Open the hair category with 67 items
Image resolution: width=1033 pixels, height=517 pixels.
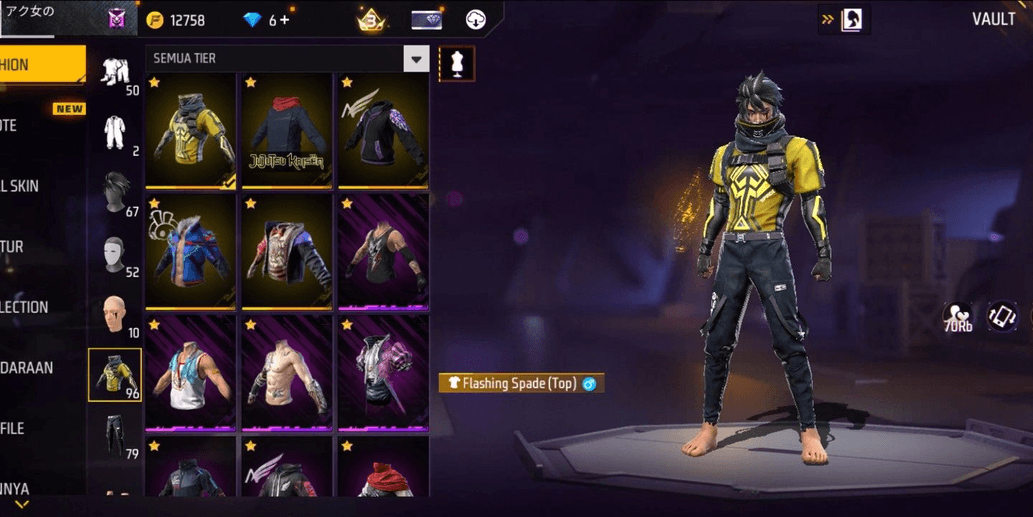click(x=115, y=193)
